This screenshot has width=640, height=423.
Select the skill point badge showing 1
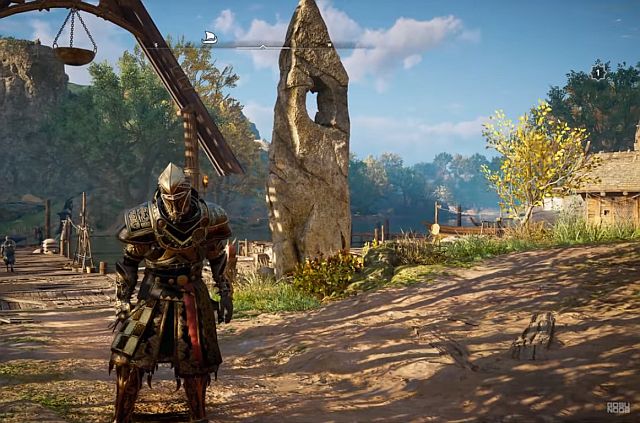[598, 72]
